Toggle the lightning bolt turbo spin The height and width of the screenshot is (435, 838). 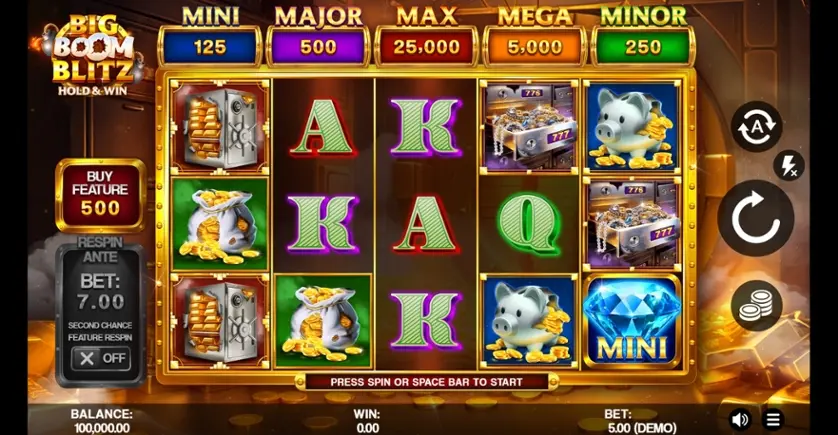point(789,165)
